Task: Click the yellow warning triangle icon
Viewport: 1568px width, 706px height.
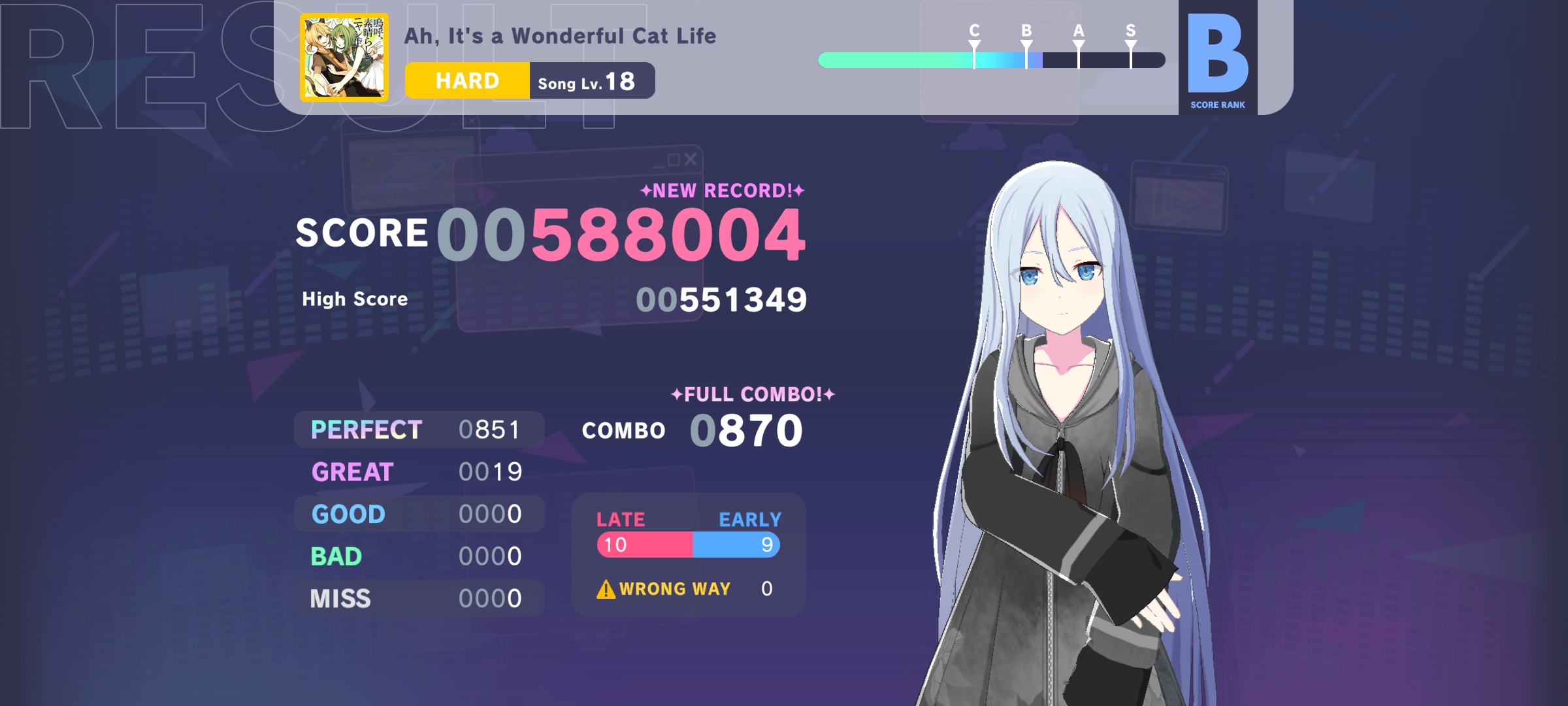Action: pos(604,589)
